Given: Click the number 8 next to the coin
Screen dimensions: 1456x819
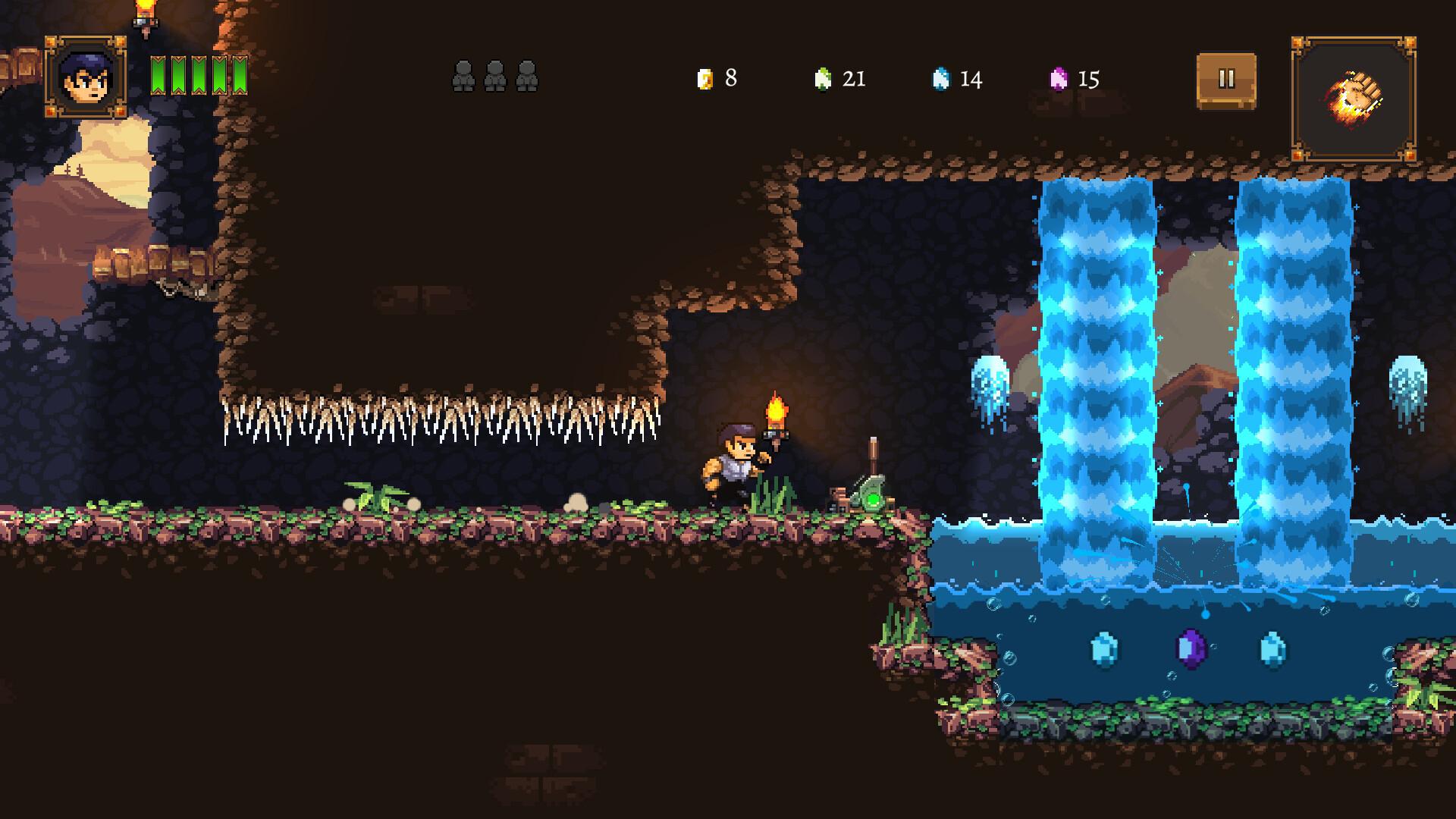Looking at the screenshot, I should [x=730, y=77].
